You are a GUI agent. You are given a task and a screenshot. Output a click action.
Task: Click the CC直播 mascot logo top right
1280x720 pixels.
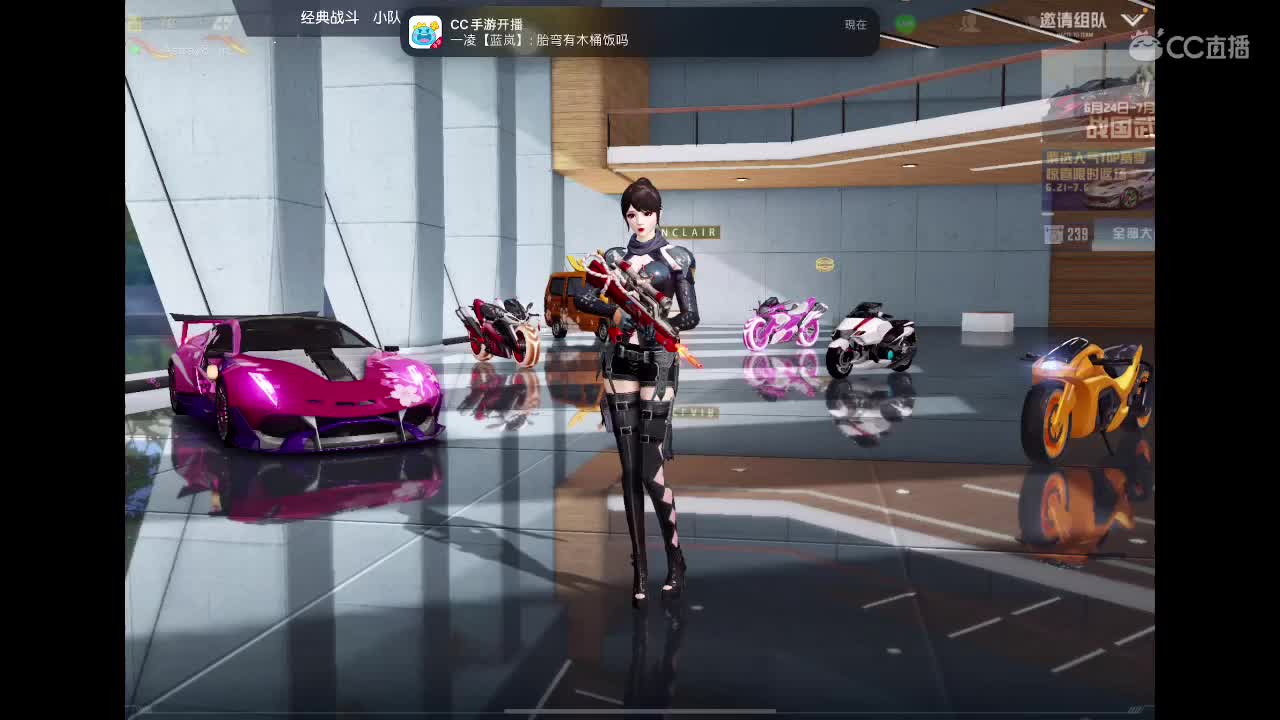pyautogui.click(x=1146, y=47)
